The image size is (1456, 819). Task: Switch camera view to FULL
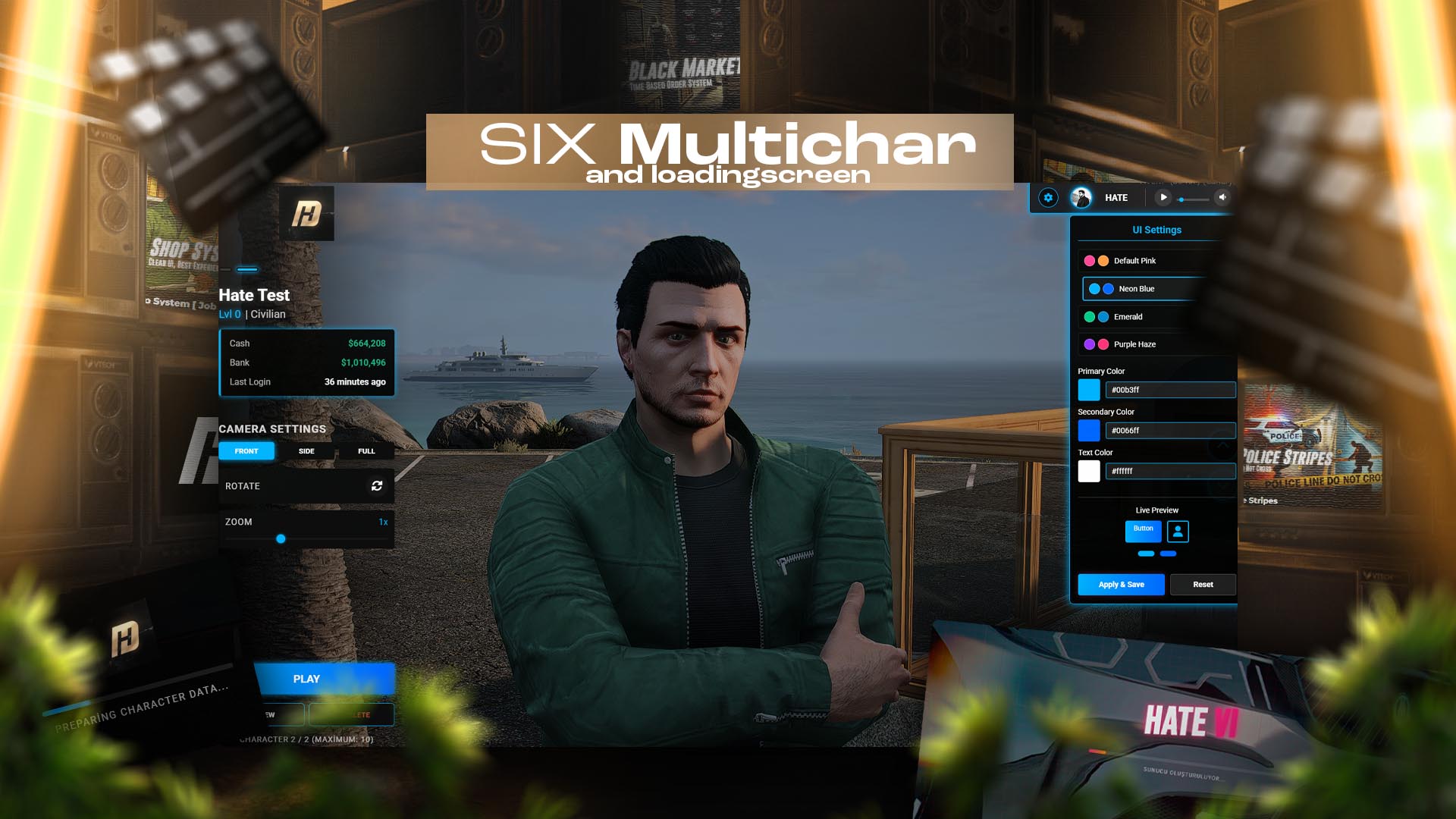pos(366,450)
